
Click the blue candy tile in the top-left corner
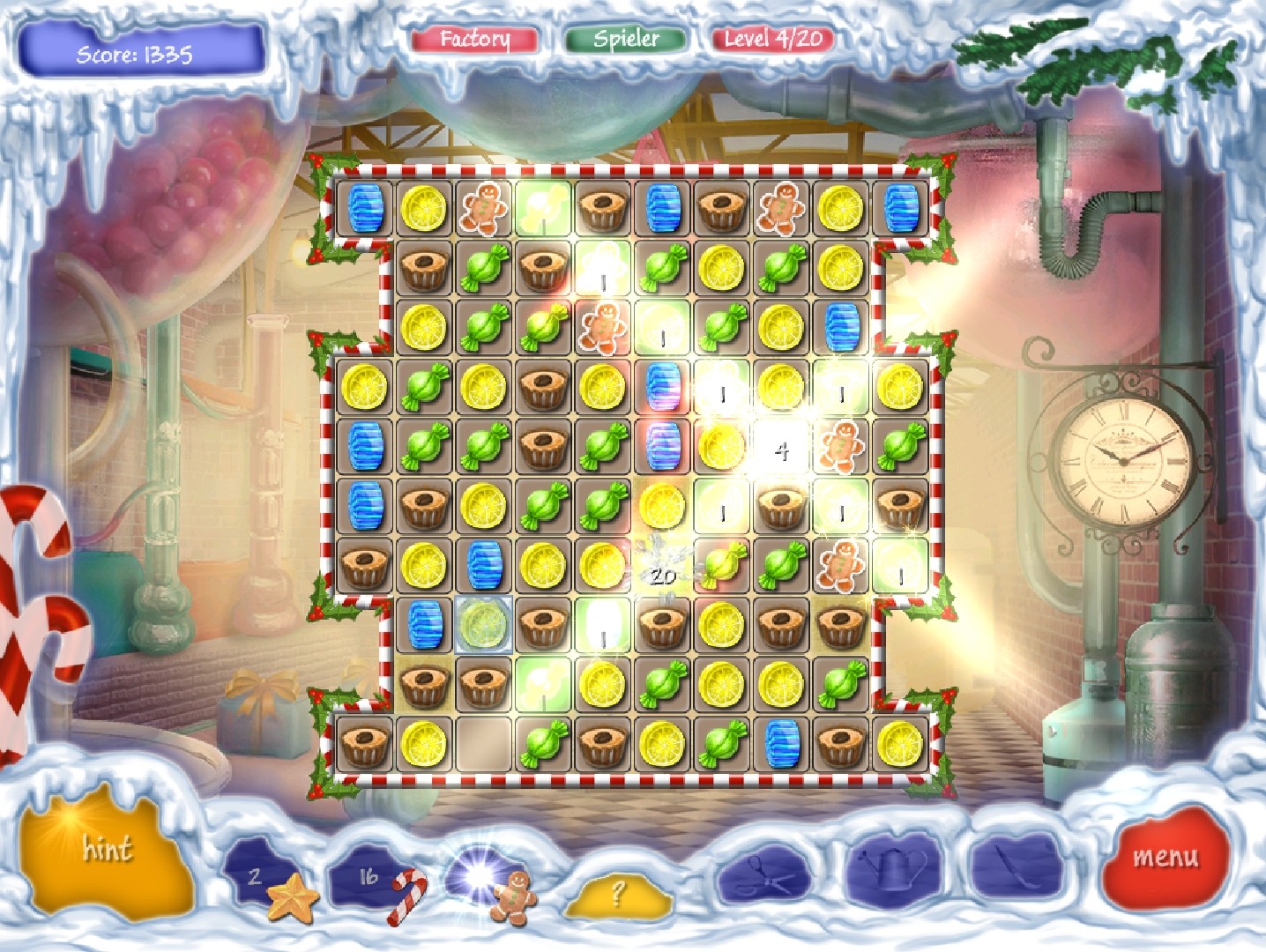pyautogui.click(x=365, y=207)
